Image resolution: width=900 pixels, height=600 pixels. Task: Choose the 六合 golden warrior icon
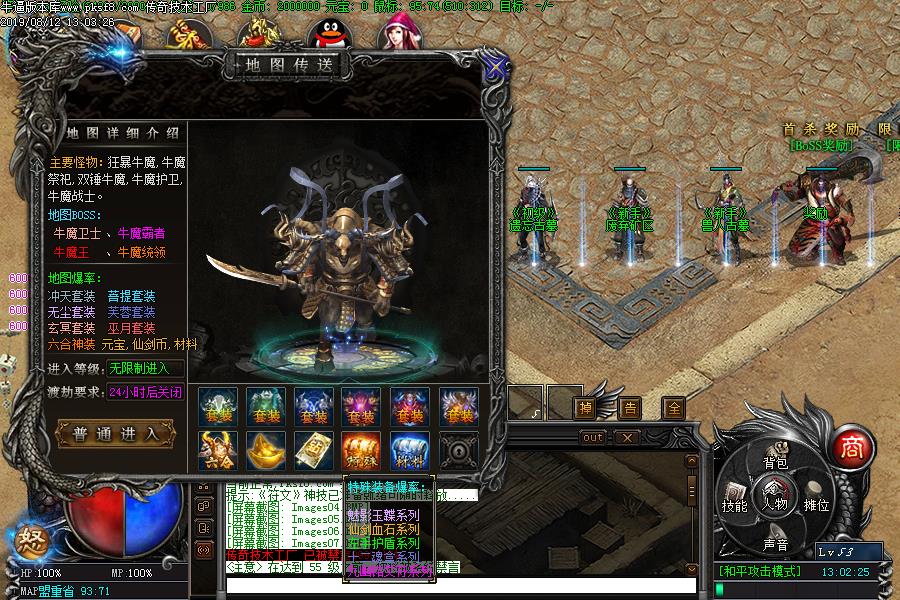(218, 451)
